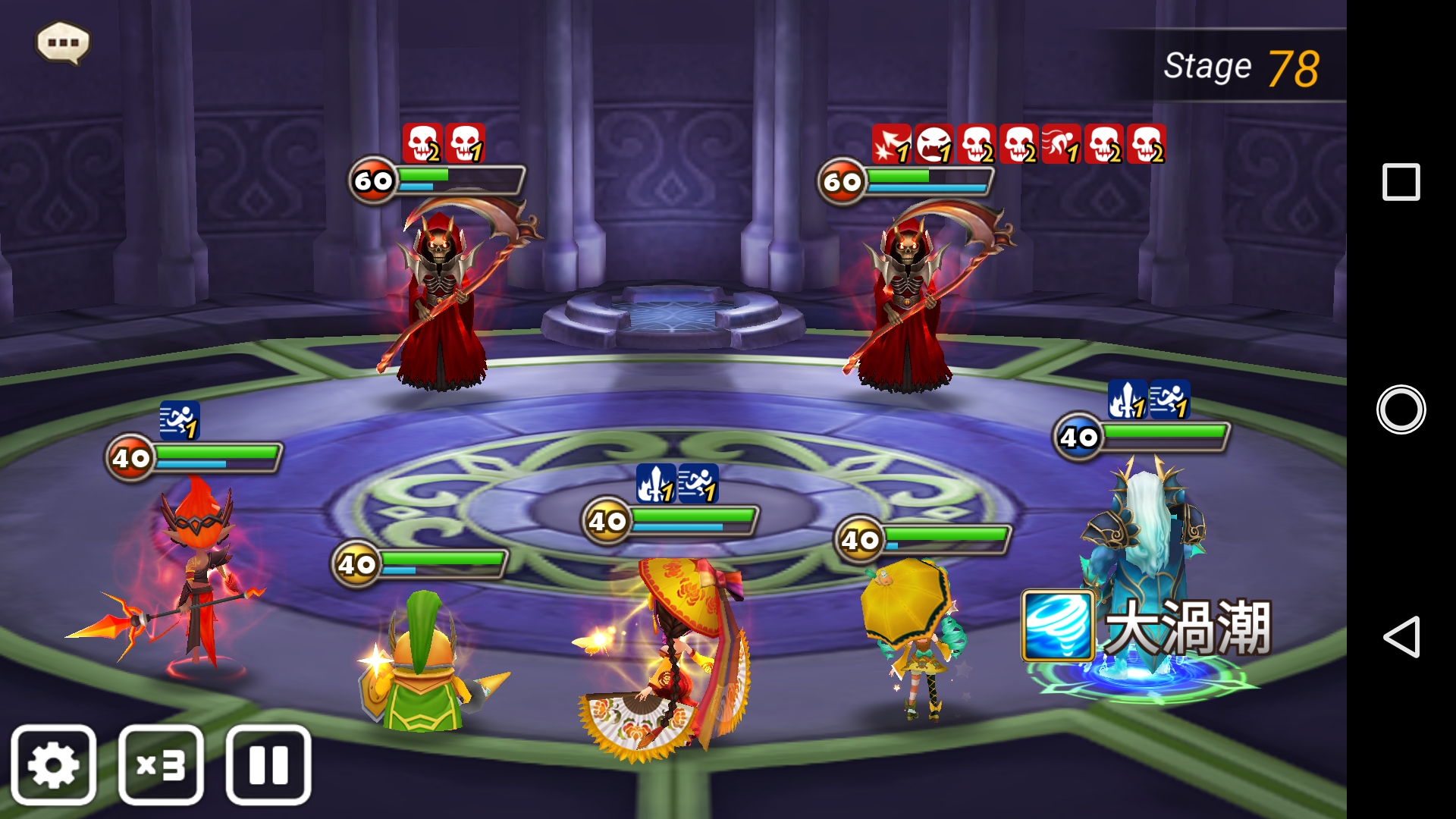The image size is (1456, 819).
Task: Toggle the x3 battle speed button
Action: pyautogui.click(x=161, y=764)
